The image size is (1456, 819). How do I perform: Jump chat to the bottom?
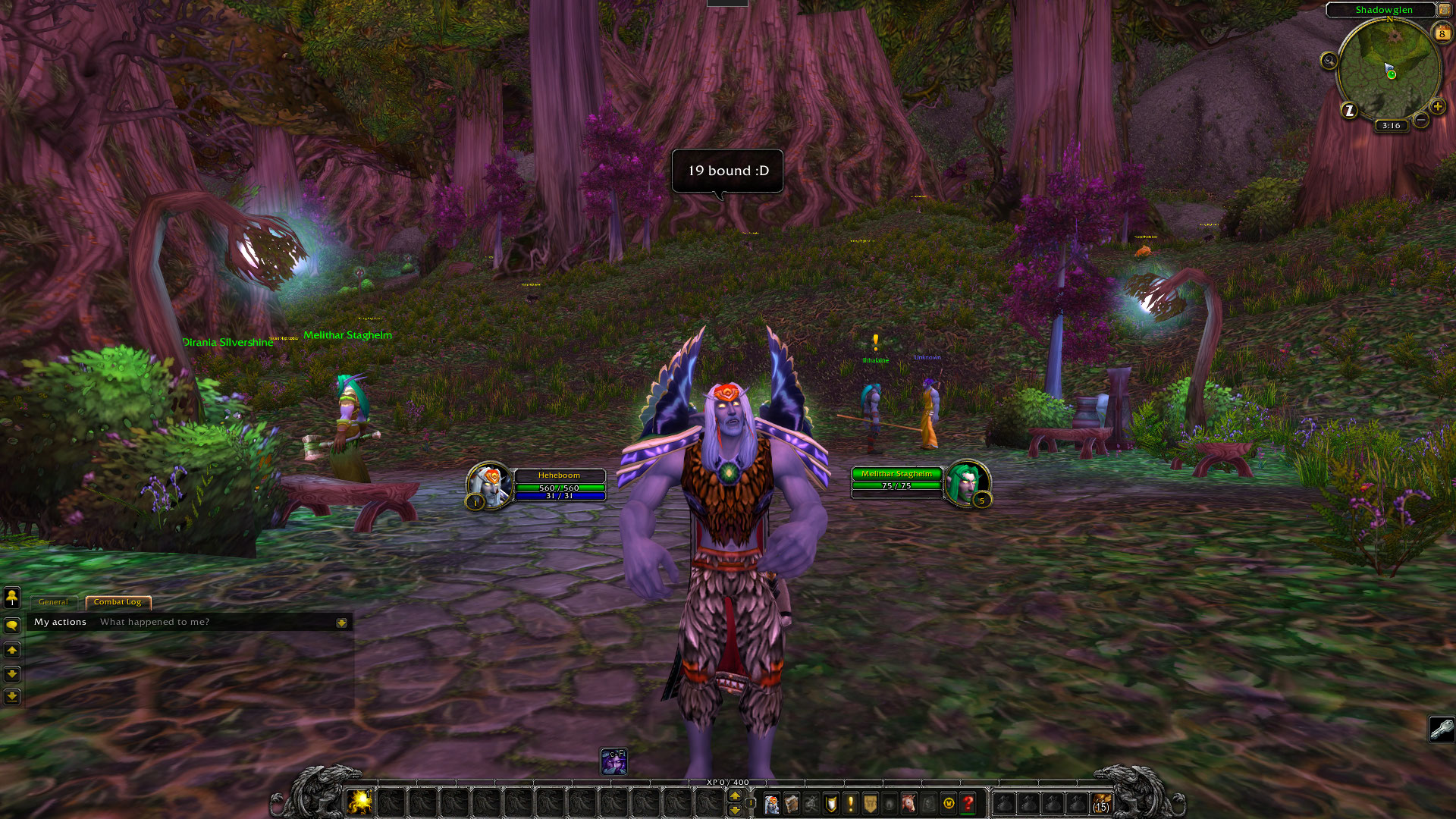point(12,697)
